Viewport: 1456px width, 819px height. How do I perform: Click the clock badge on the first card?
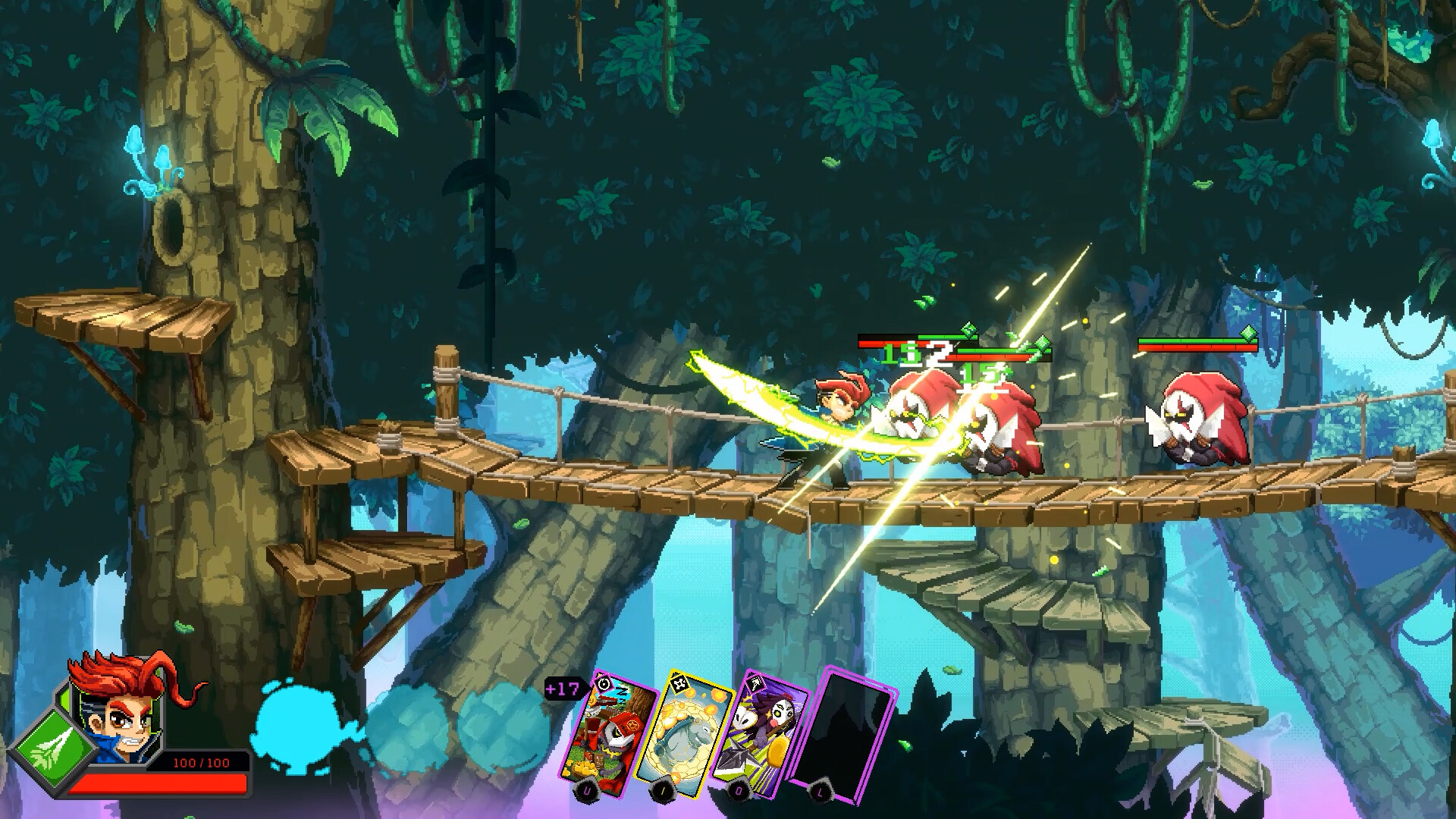(603, 683)
